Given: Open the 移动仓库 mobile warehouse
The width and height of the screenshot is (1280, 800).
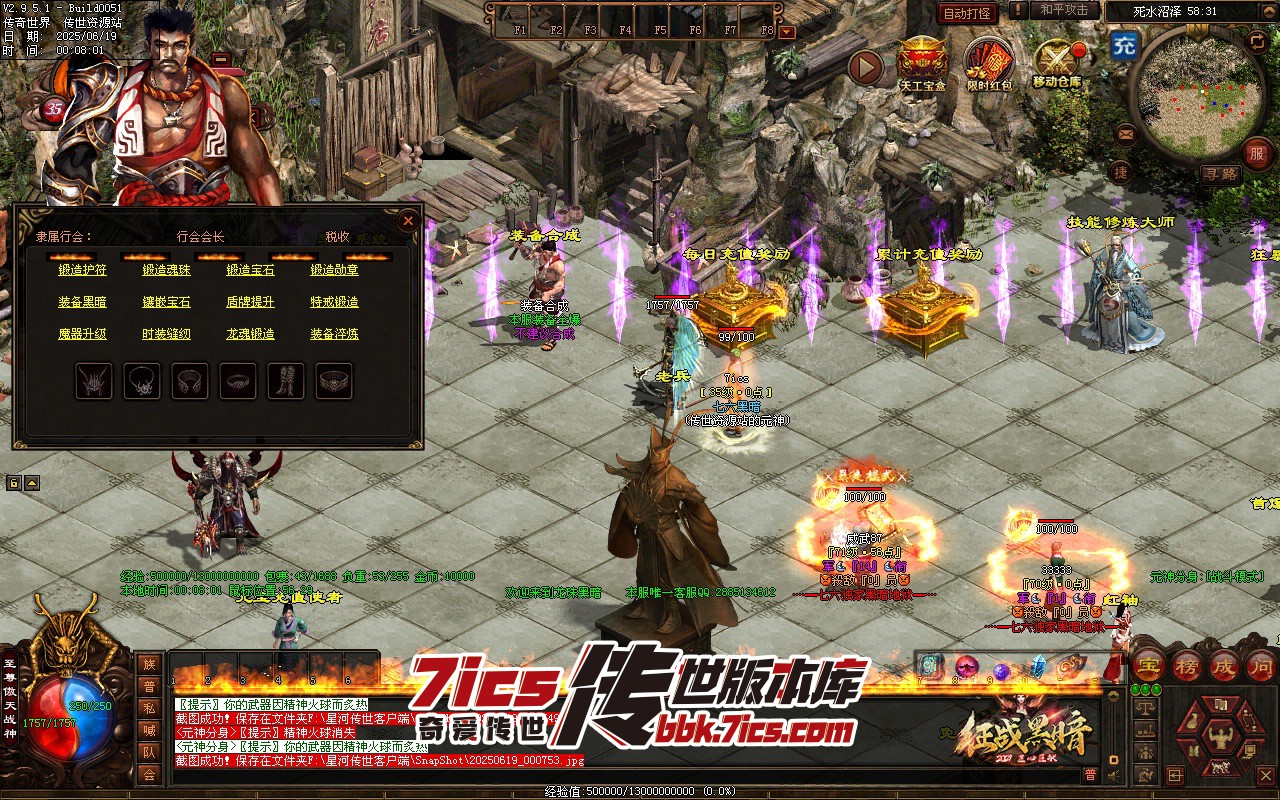Looking at the screenshot, I should (x=1056, y=62).
